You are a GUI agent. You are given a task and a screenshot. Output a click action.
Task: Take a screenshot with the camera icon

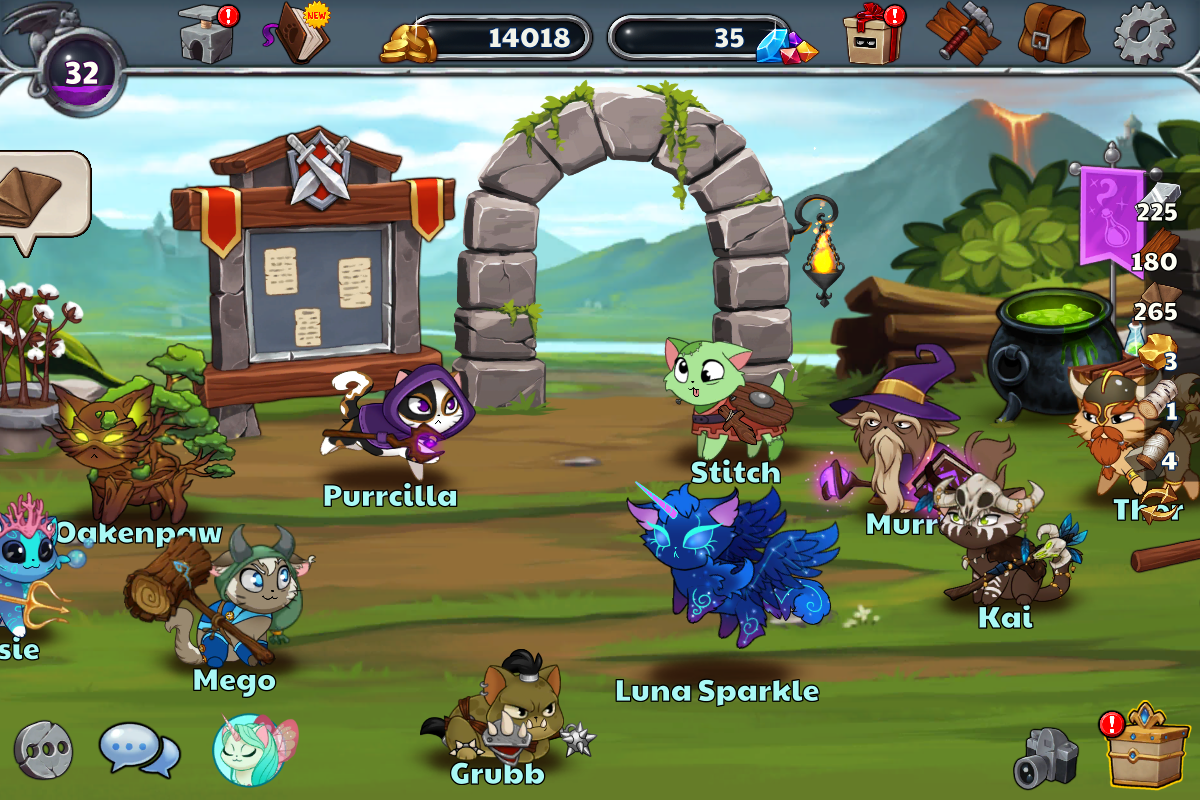click(x=1046, y=757)
